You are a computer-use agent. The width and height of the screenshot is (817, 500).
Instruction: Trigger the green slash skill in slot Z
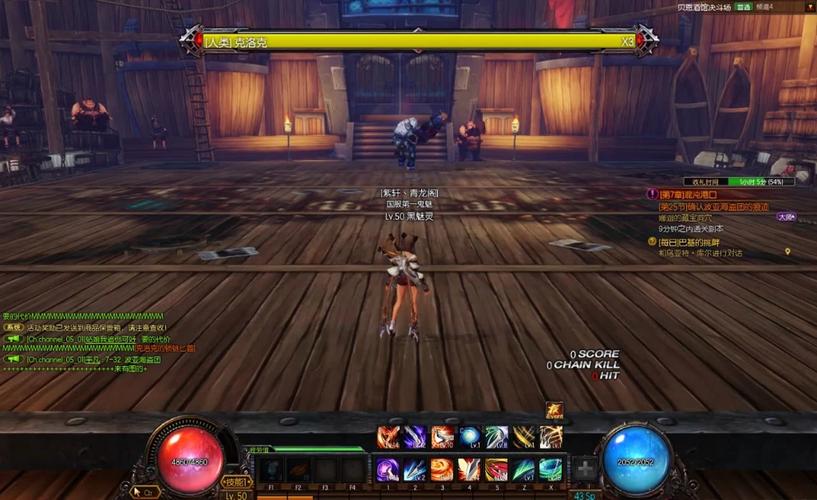pos(523,469)
